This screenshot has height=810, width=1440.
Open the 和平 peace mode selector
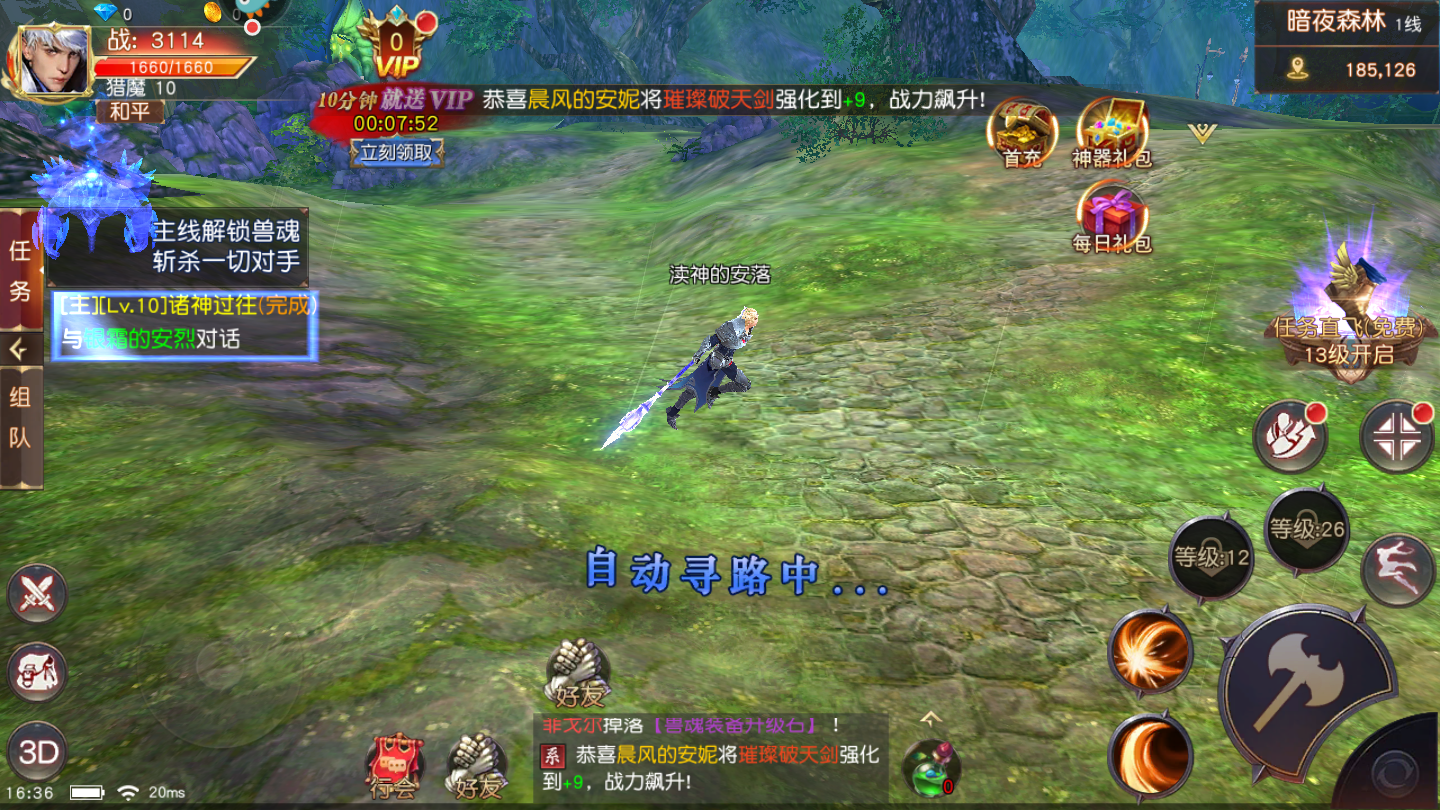[130, 112]
